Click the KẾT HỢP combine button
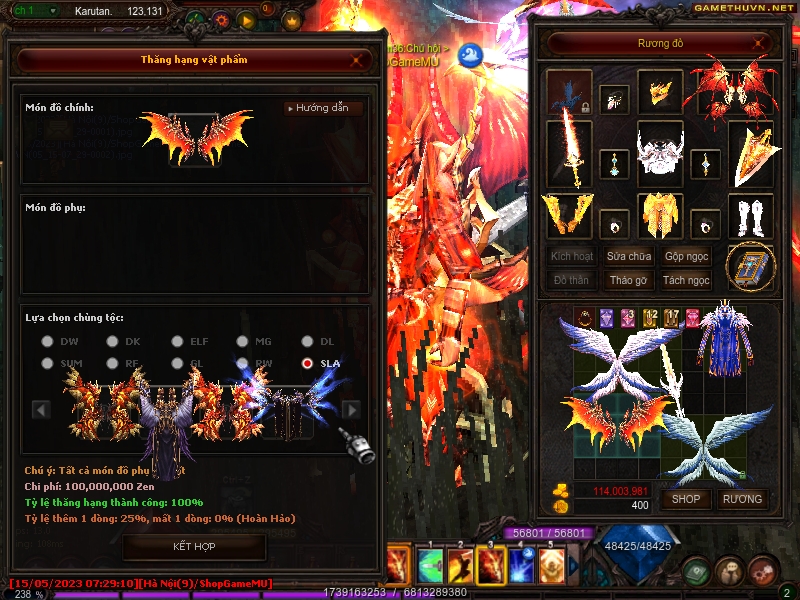Viewport: 800px width, 600px height. point(194,547)
